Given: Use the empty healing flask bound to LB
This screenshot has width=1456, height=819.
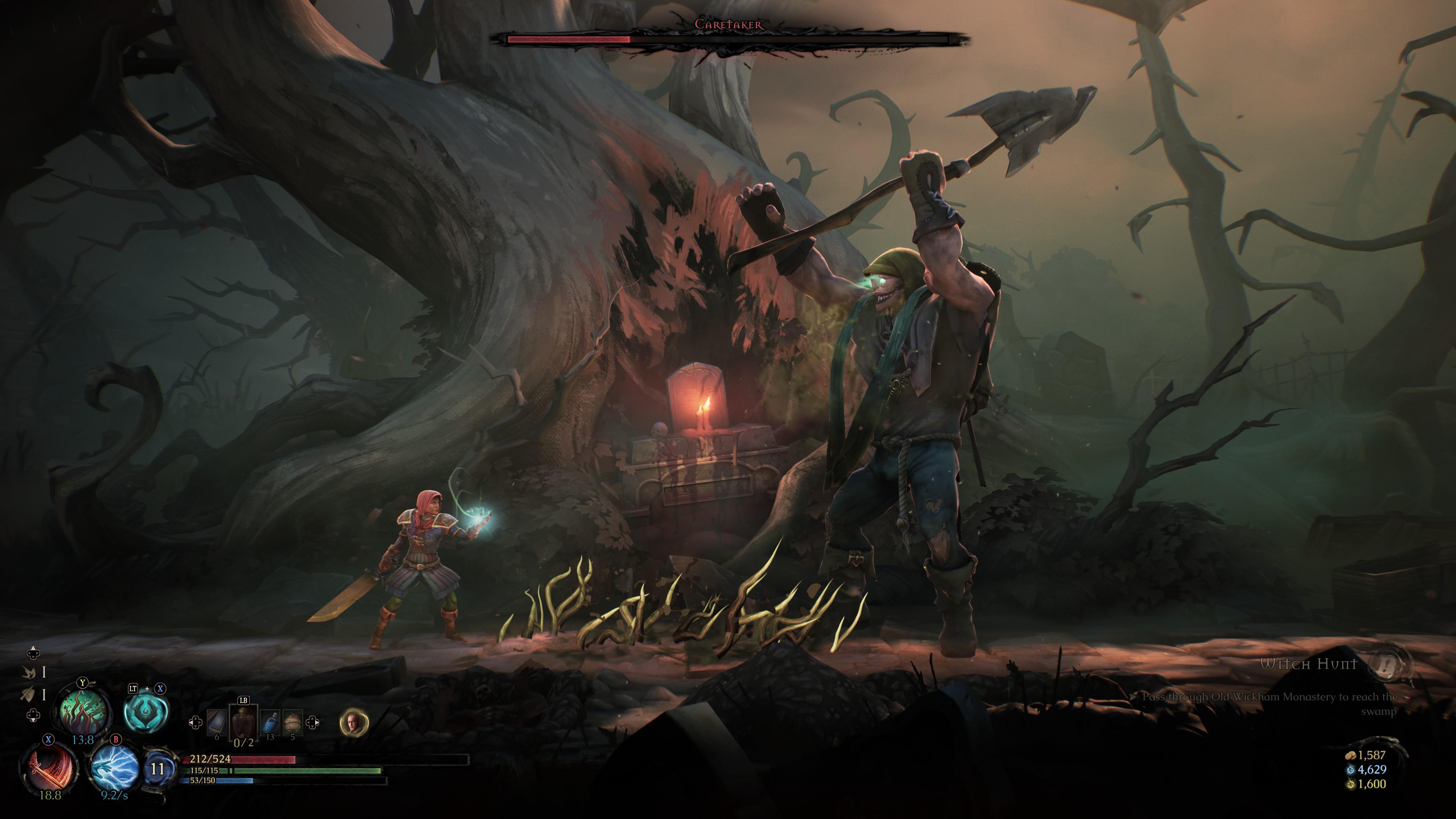Looking at the screenshot, I should click(244, 722).
